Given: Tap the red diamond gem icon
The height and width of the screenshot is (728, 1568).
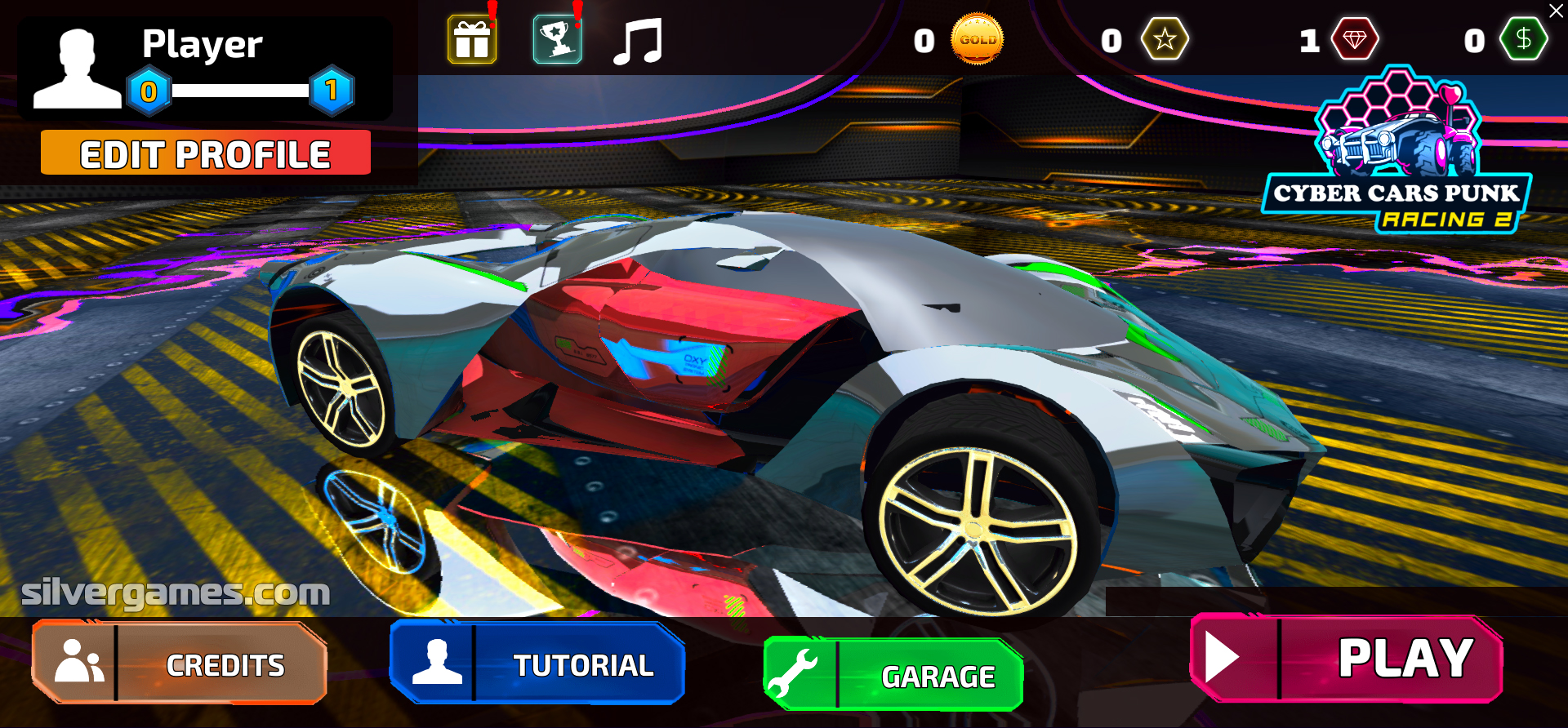Looking at the screenshot, I should (x=1354, y=39).
